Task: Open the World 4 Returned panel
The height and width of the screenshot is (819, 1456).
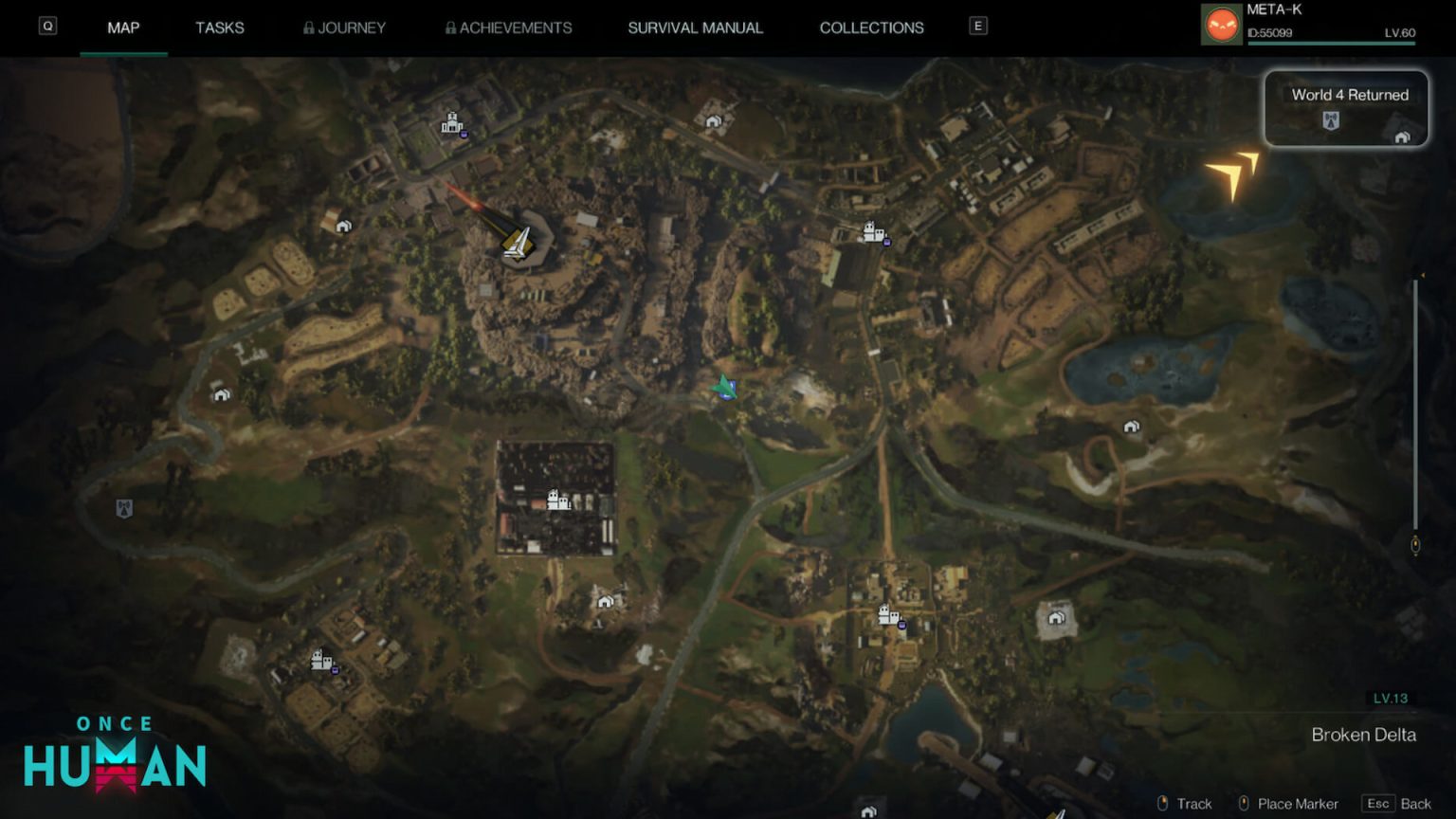Action: [x=1346, y=108]
